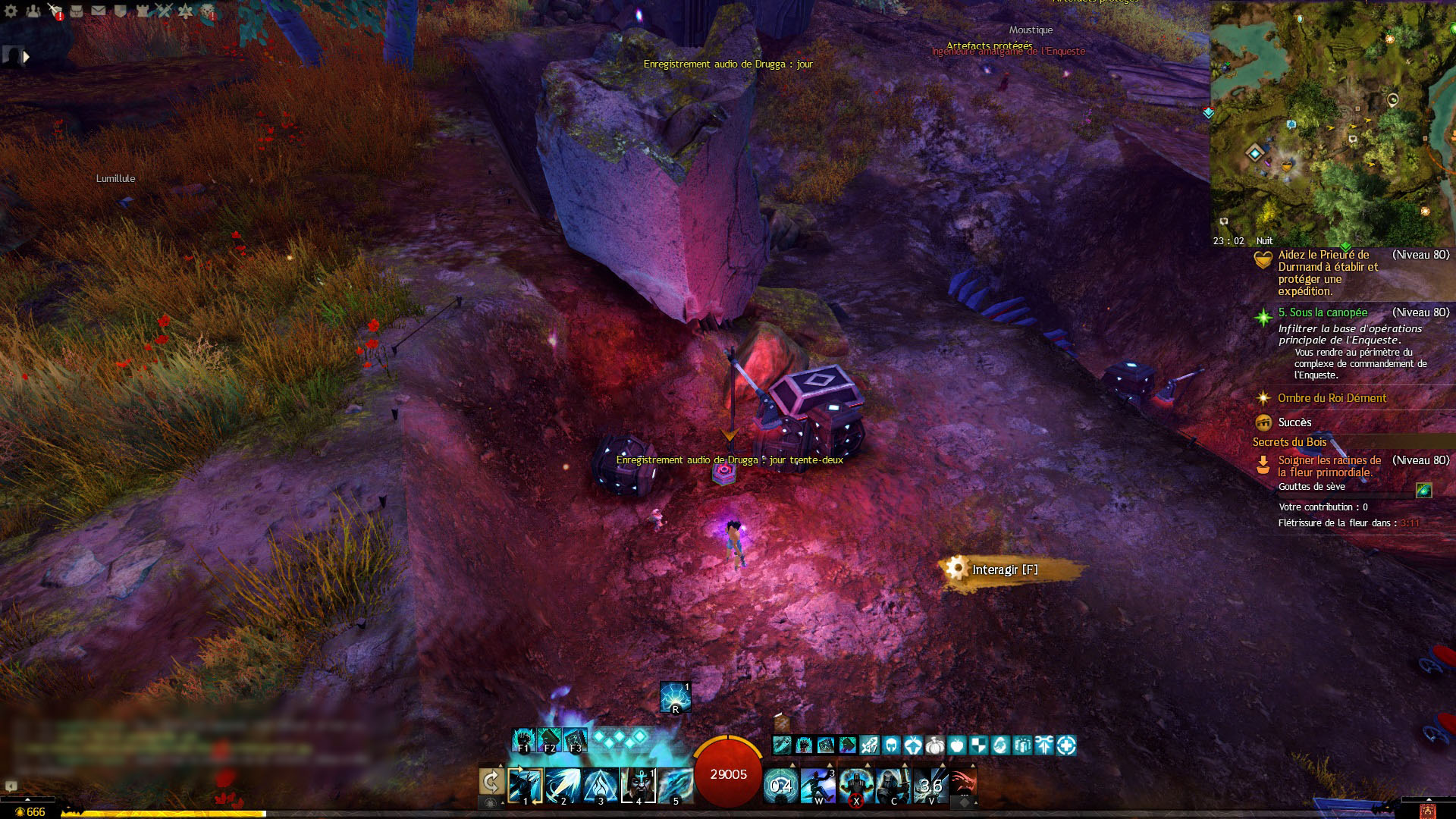Open the 'Ombre du Roi Dément' tracker entry

pos(1332,398)
